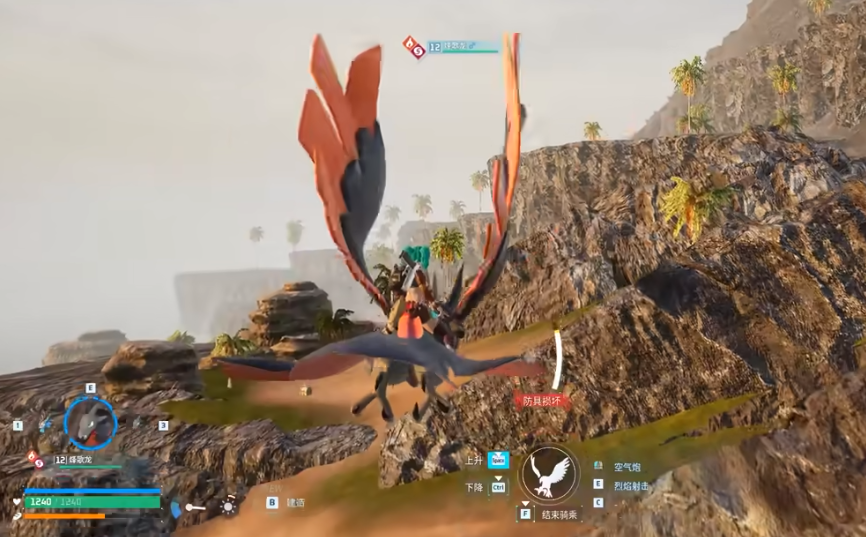The image size is (866, 537).
Task: Click the flying mount eagle emblem
Action: pyautogui.click(x=549, y=473)
